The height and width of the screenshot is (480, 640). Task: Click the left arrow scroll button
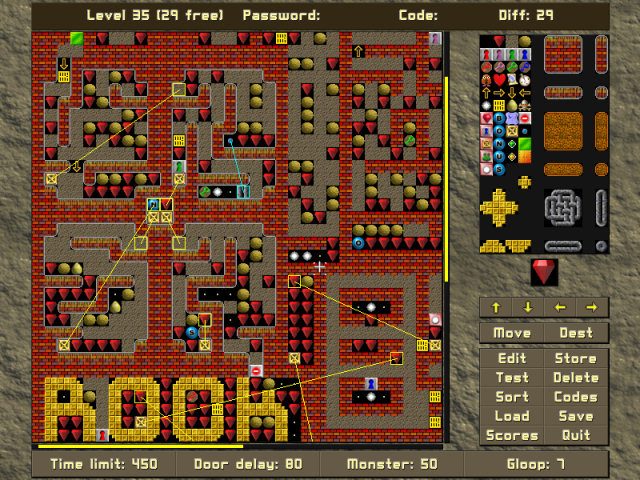[x=560, y=307]
